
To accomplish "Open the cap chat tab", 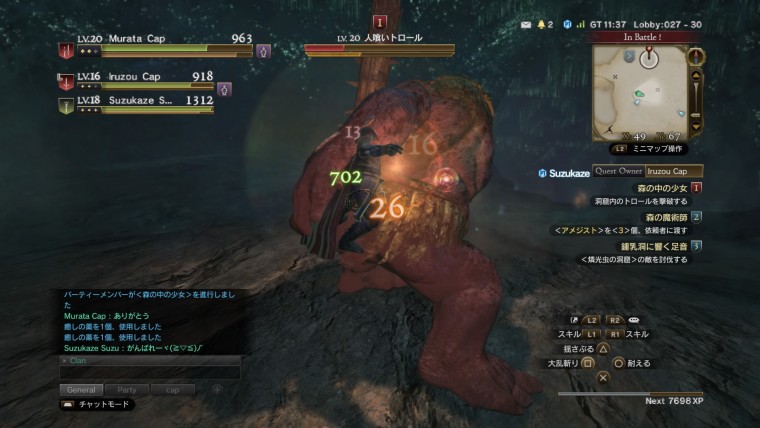I will (173, 389).
